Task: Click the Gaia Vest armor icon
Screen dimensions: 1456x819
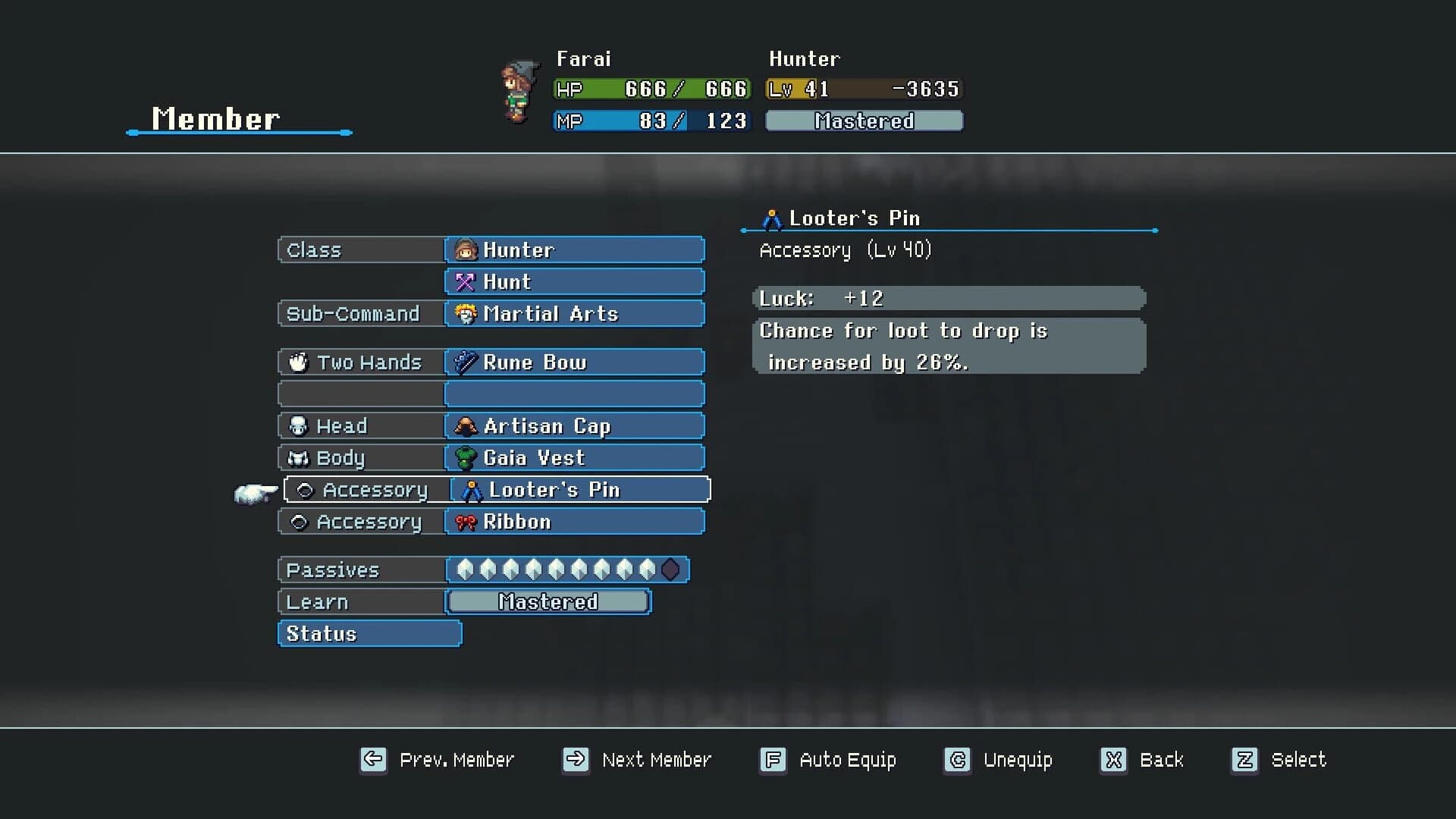Action: (x=466, y=457)
